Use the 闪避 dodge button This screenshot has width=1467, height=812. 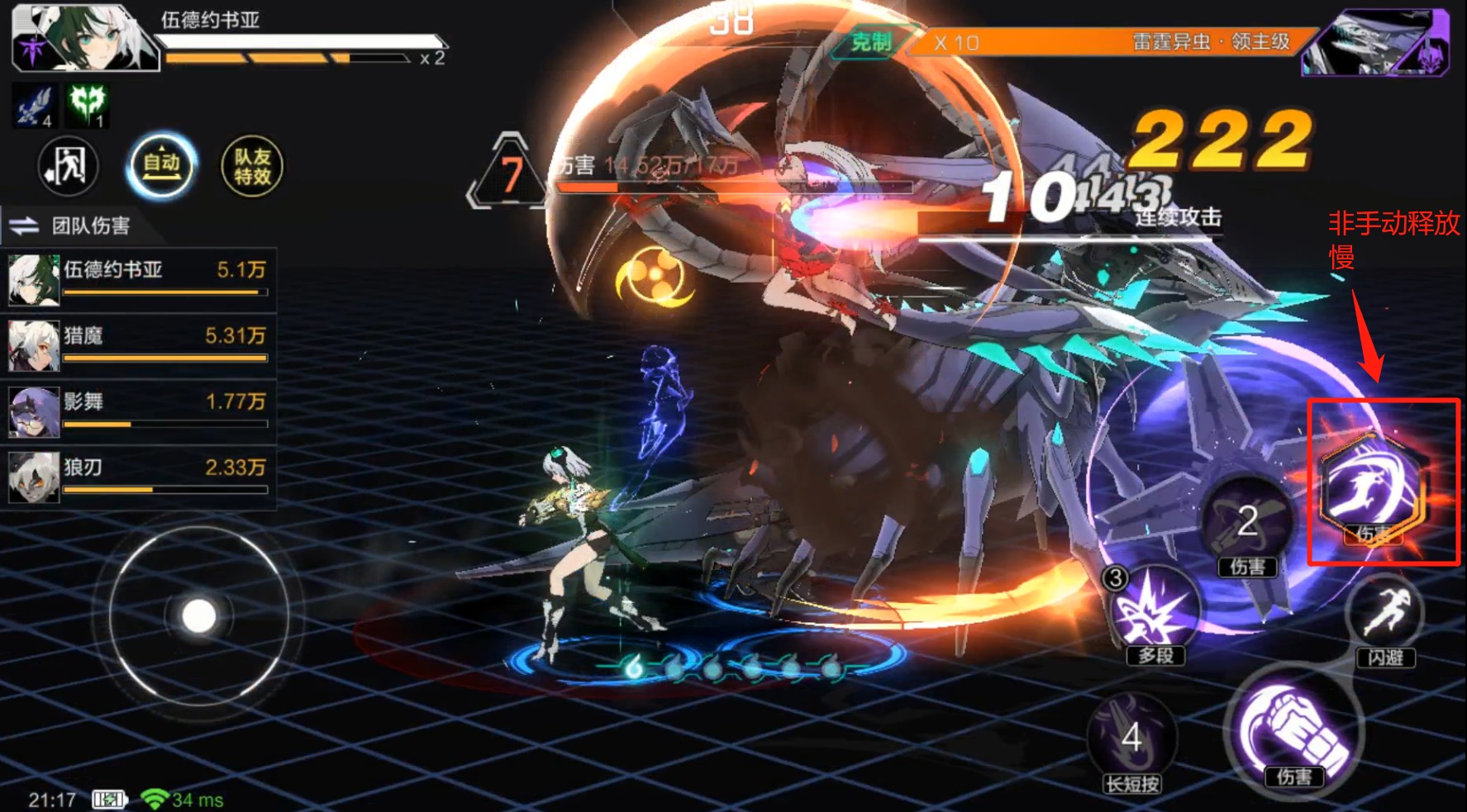coord(1385,618)
